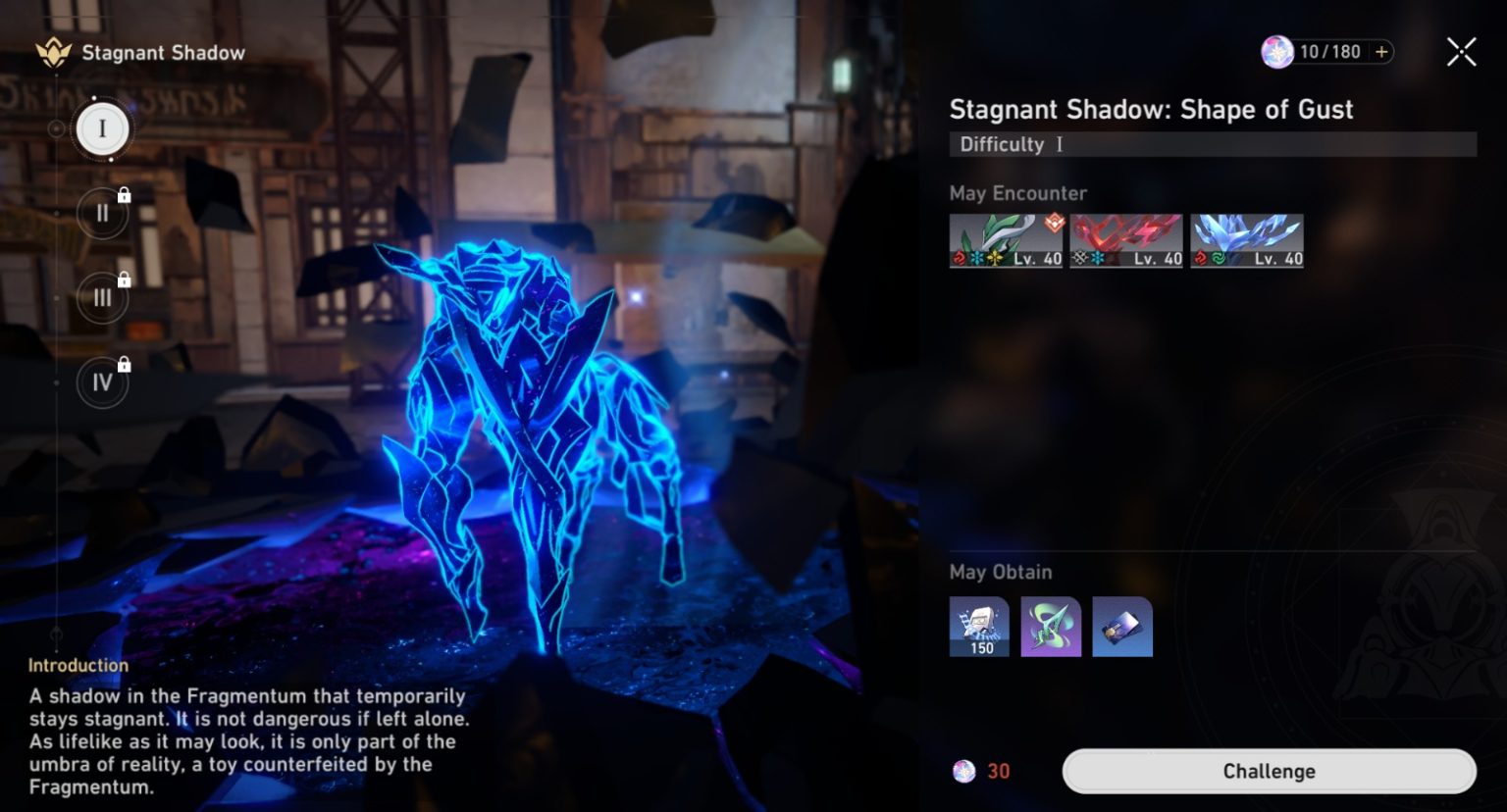Click the plus to replenish Trailblaze Power
Image resolution: width=1507 pixels, height=812 pixels.
click(1380, 51)
